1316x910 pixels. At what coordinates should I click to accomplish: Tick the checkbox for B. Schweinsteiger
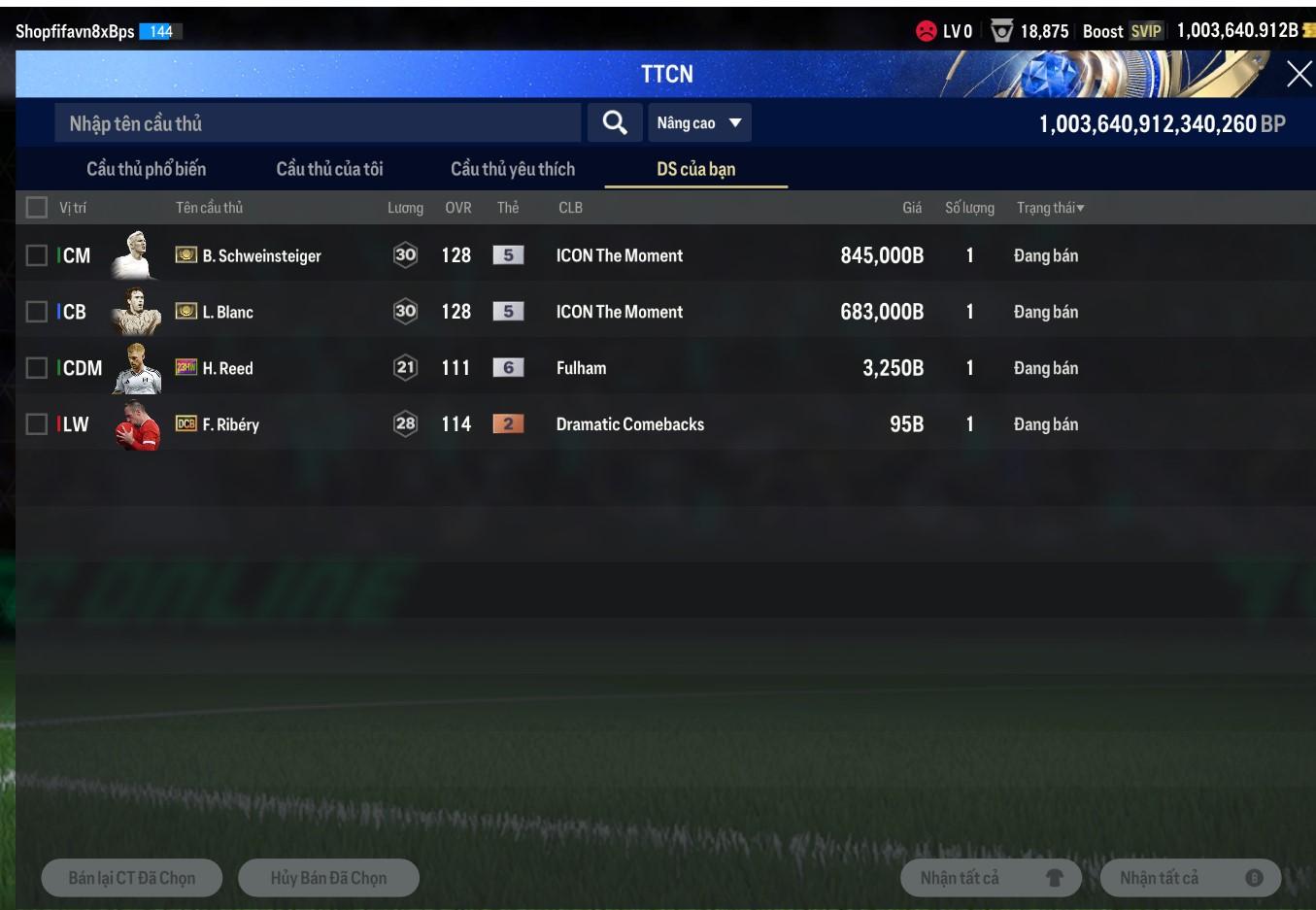point(37,255)
